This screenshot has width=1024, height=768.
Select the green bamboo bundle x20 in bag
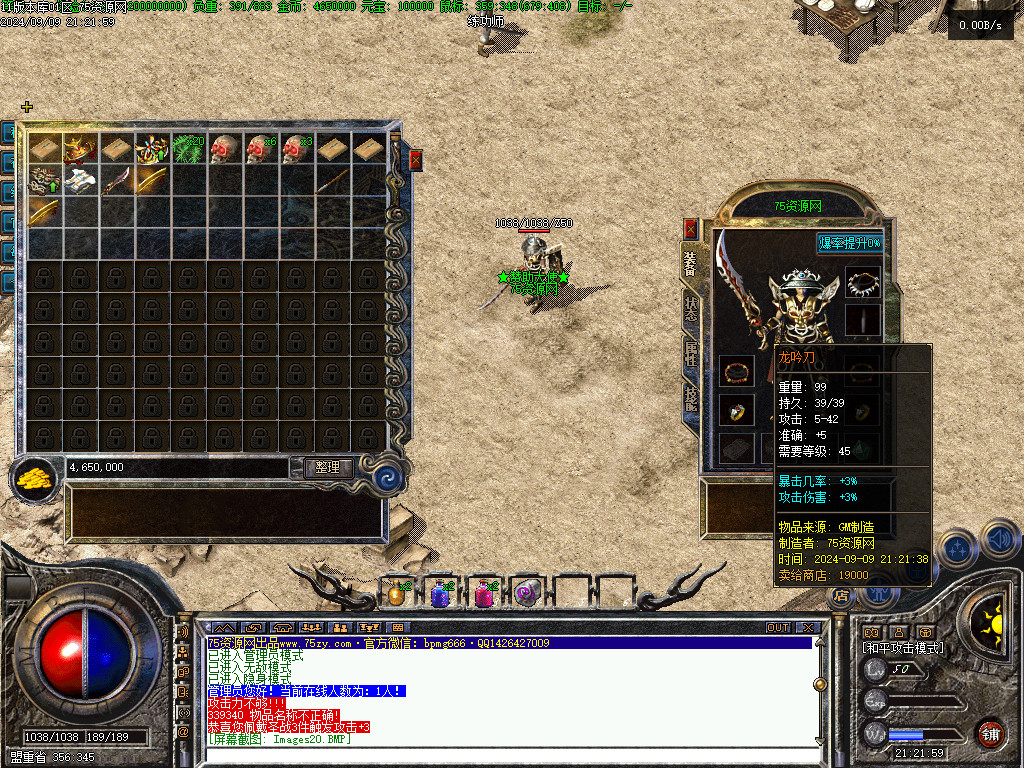(189, 148)
